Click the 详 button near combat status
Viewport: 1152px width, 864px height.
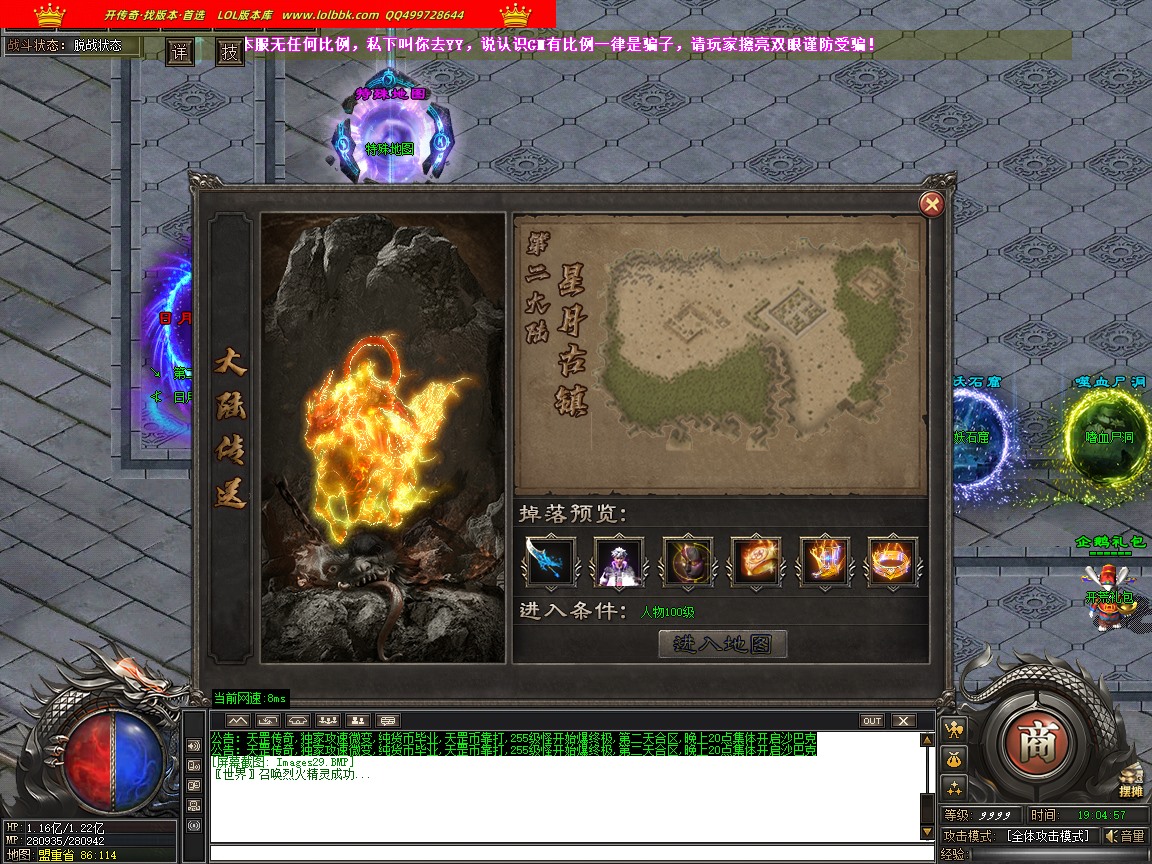click(180, 52)
